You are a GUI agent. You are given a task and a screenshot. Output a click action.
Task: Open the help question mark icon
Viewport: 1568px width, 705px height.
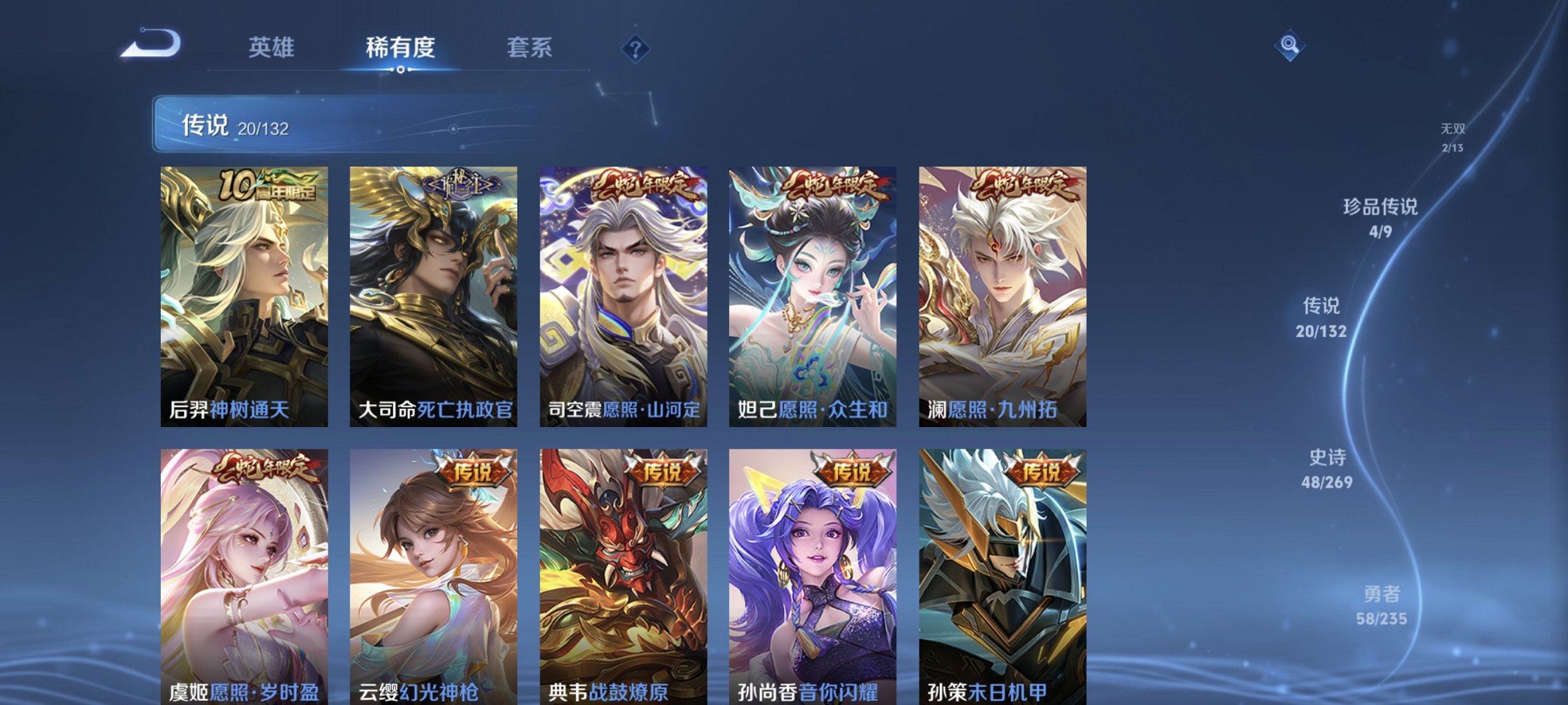click(633, 48)
